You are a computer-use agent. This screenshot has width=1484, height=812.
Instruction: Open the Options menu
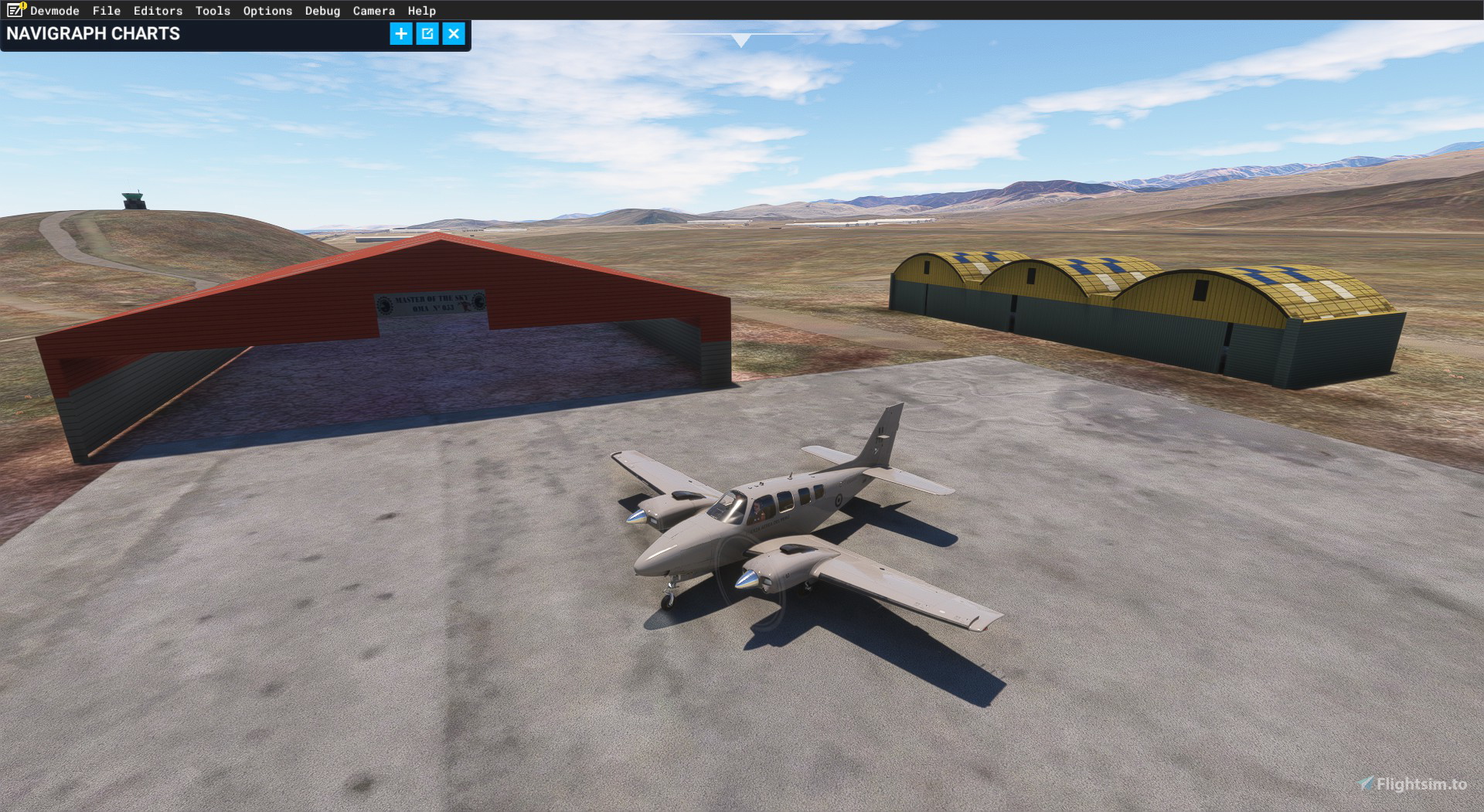tap(267, 11)
